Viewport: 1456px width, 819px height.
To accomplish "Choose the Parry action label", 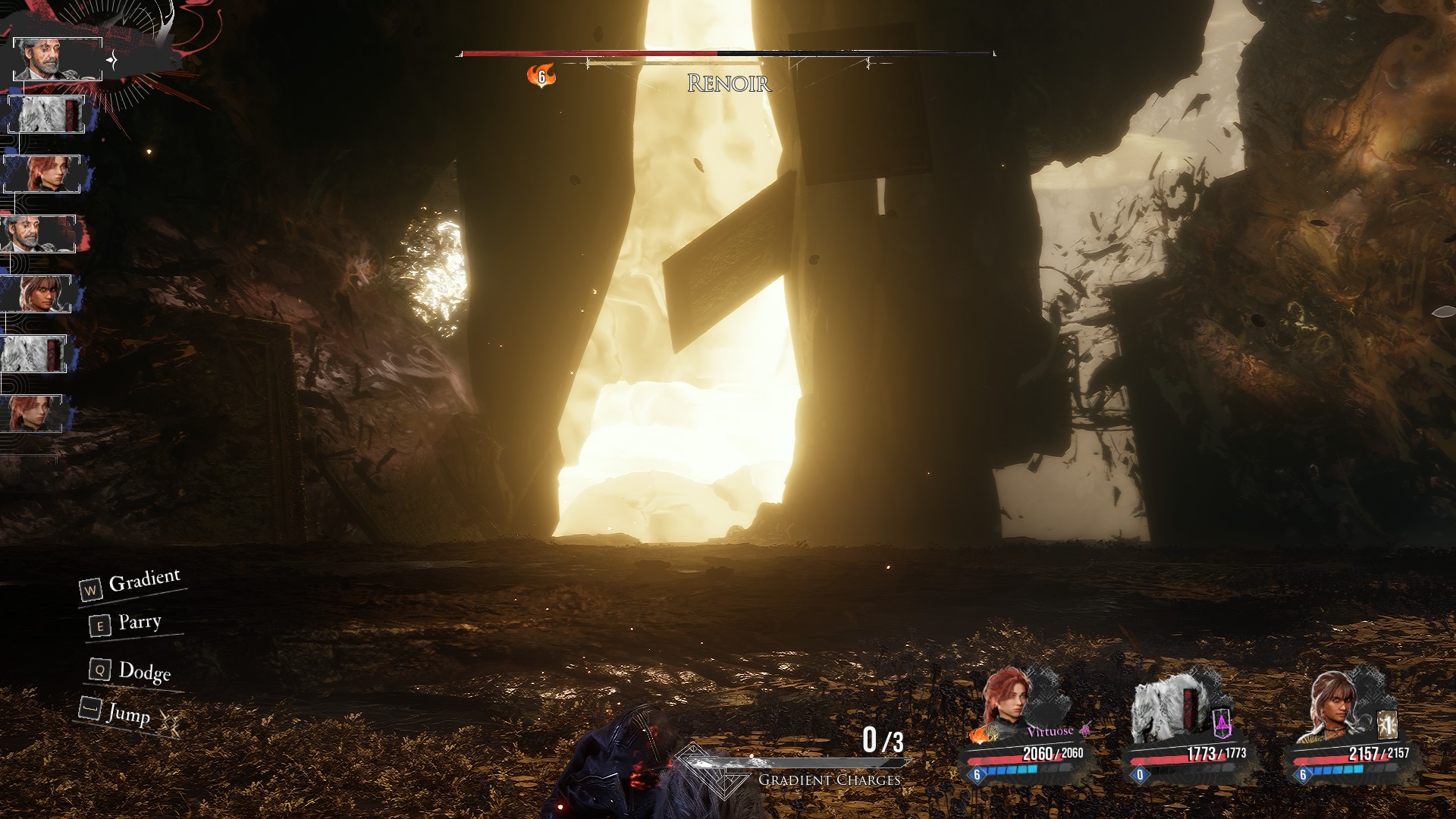I will pos(140,623).
